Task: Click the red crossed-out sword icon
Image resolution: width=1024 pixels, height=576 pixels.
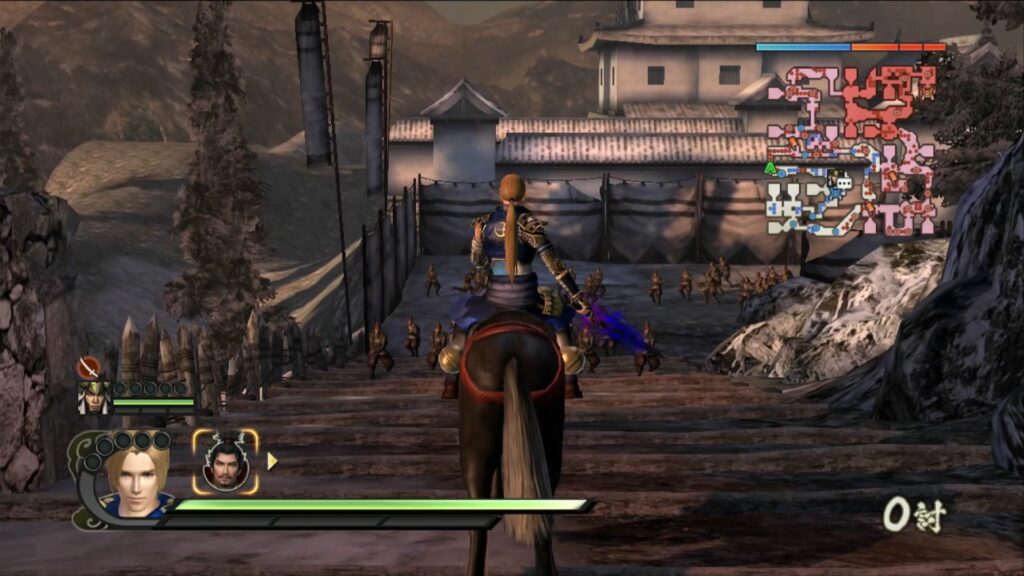Action: [x=90, y=367]
